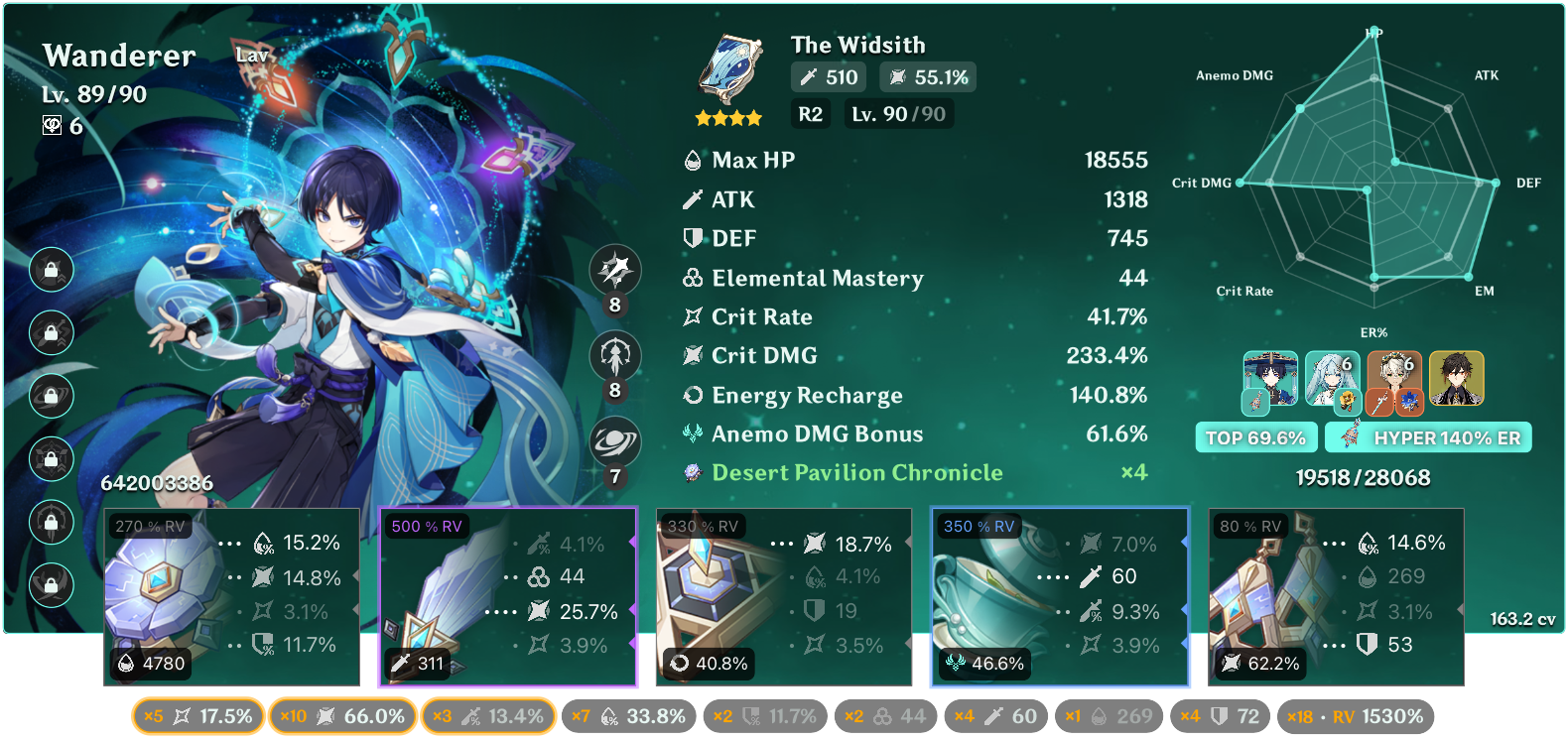This screenshot has height=741, width=1568.
Task: Toggle the topmost padlock on the left
Action: 51,269
